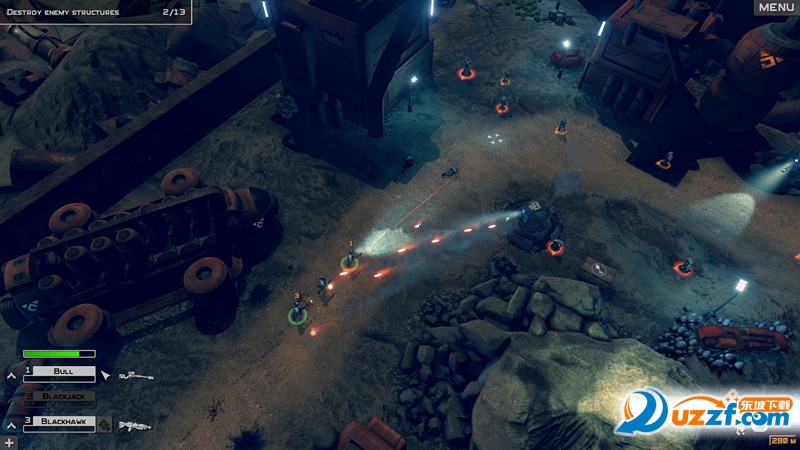800x450 pixels.
Task: Expand the arrow beside Bull
Action: [10, 375]
